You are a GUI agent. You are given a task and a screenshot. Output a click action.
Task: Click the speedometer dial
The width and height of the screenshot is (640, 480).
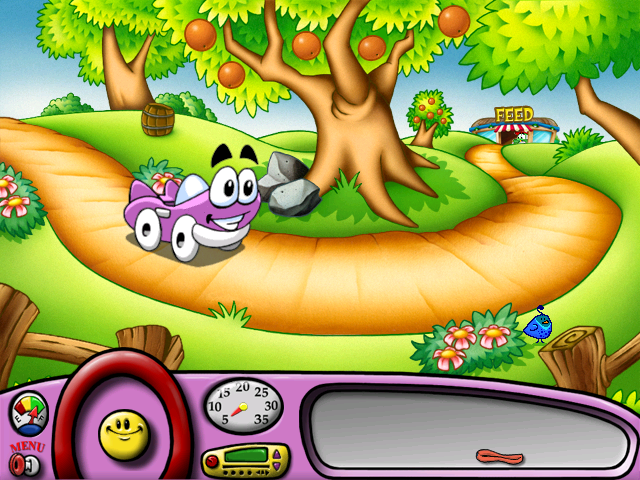[243, 404]
